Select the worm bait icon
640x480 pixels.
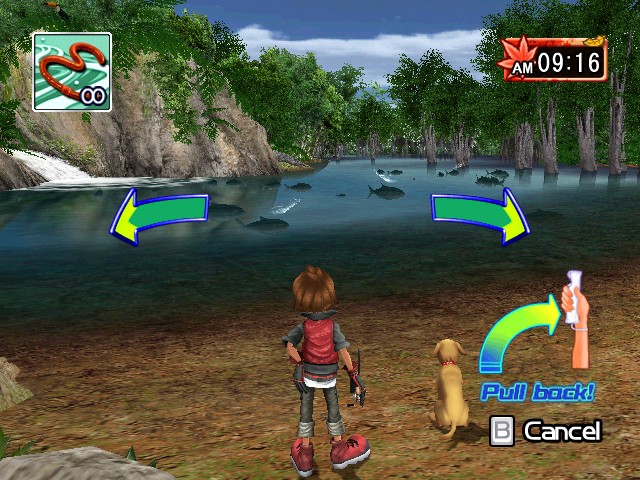coord(71,71)
